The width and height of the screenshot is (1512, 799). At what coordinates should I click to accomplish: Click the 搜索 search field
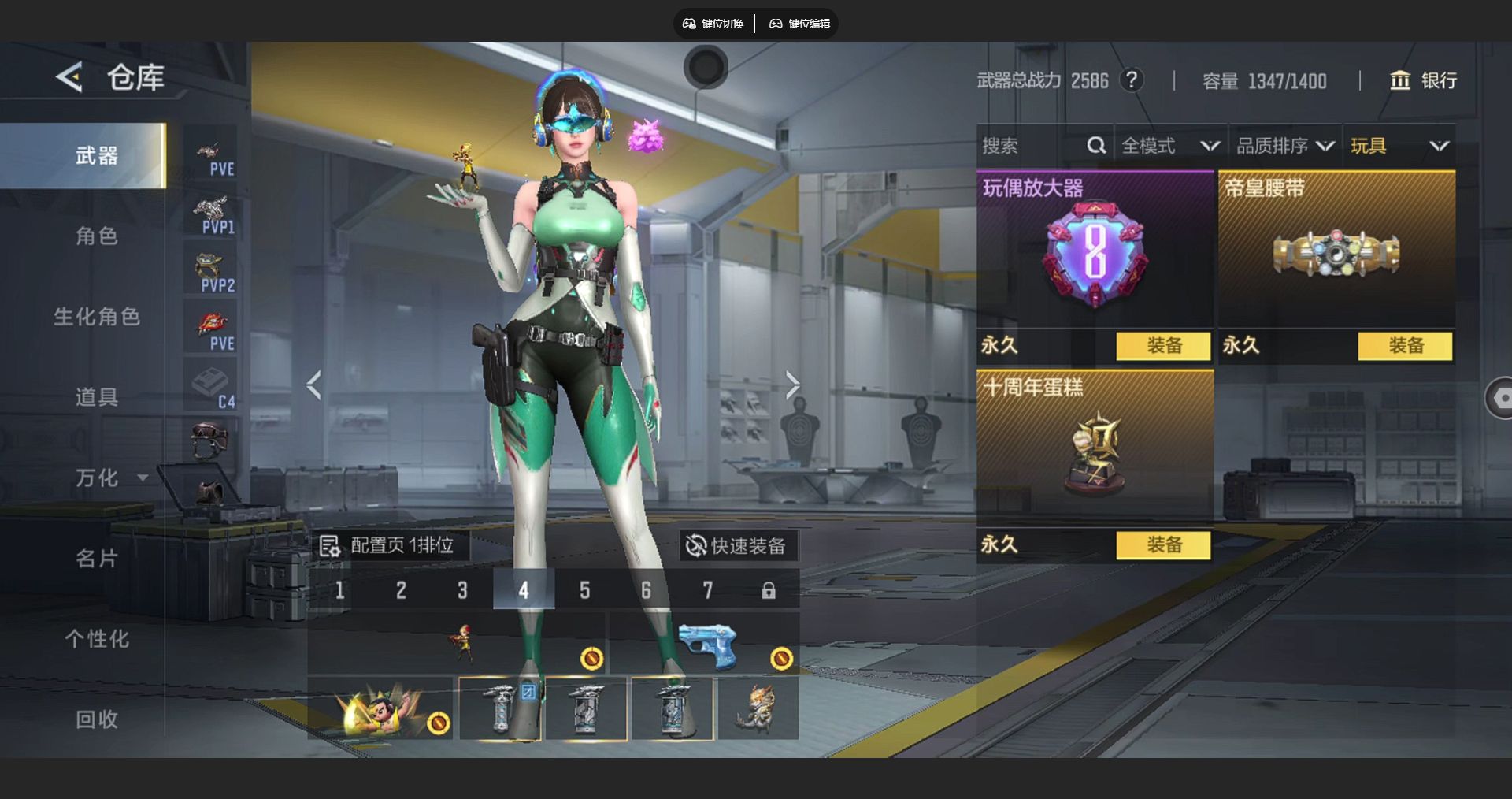coord(1032,146)
